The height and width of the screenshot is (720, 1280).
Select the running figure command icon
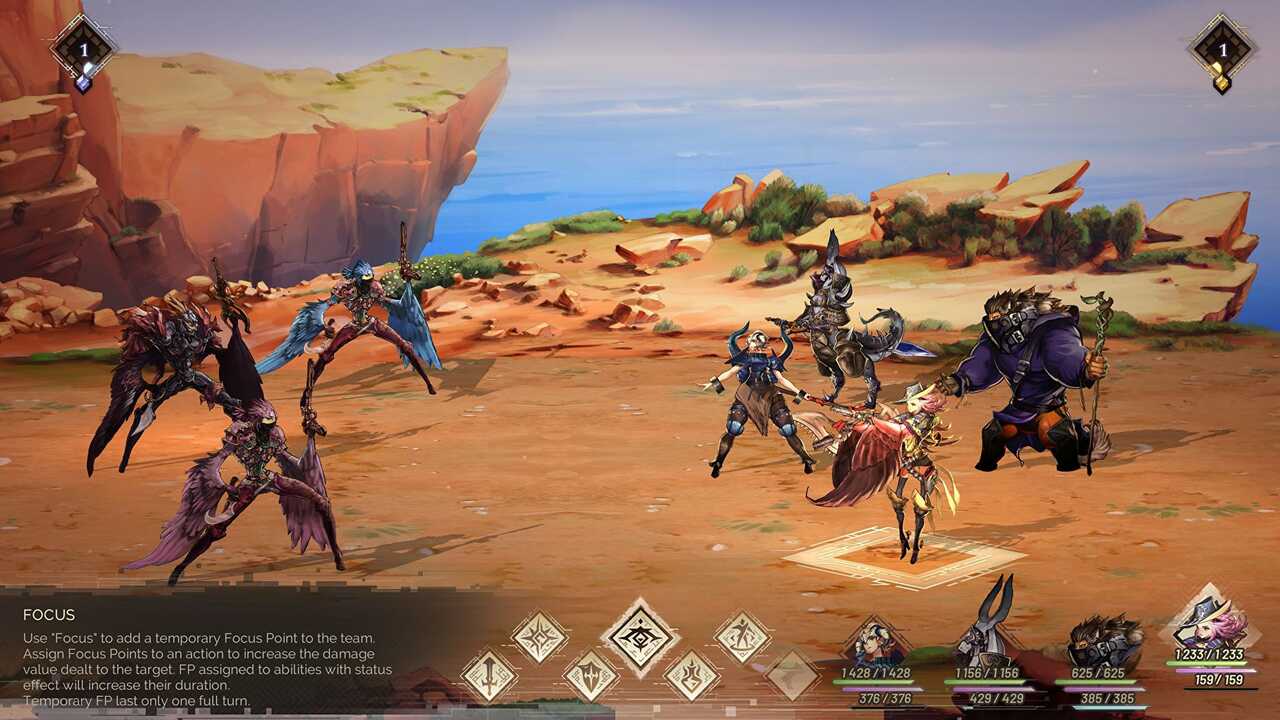742,637
